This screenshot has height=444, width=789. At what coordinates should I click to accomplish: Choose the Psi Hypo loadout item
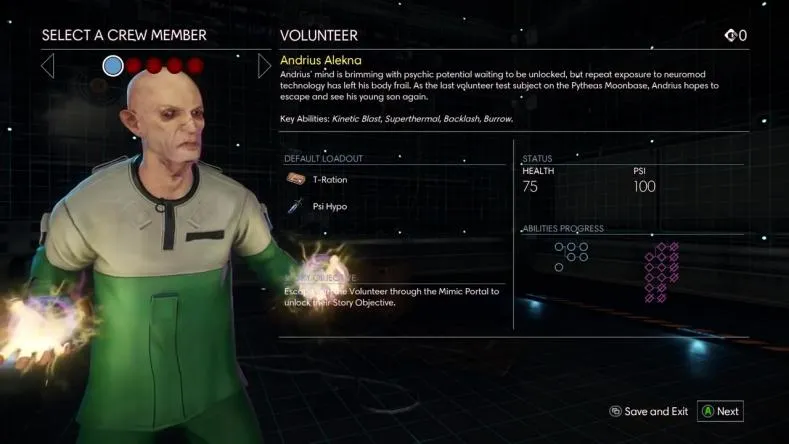pos(329,207)
